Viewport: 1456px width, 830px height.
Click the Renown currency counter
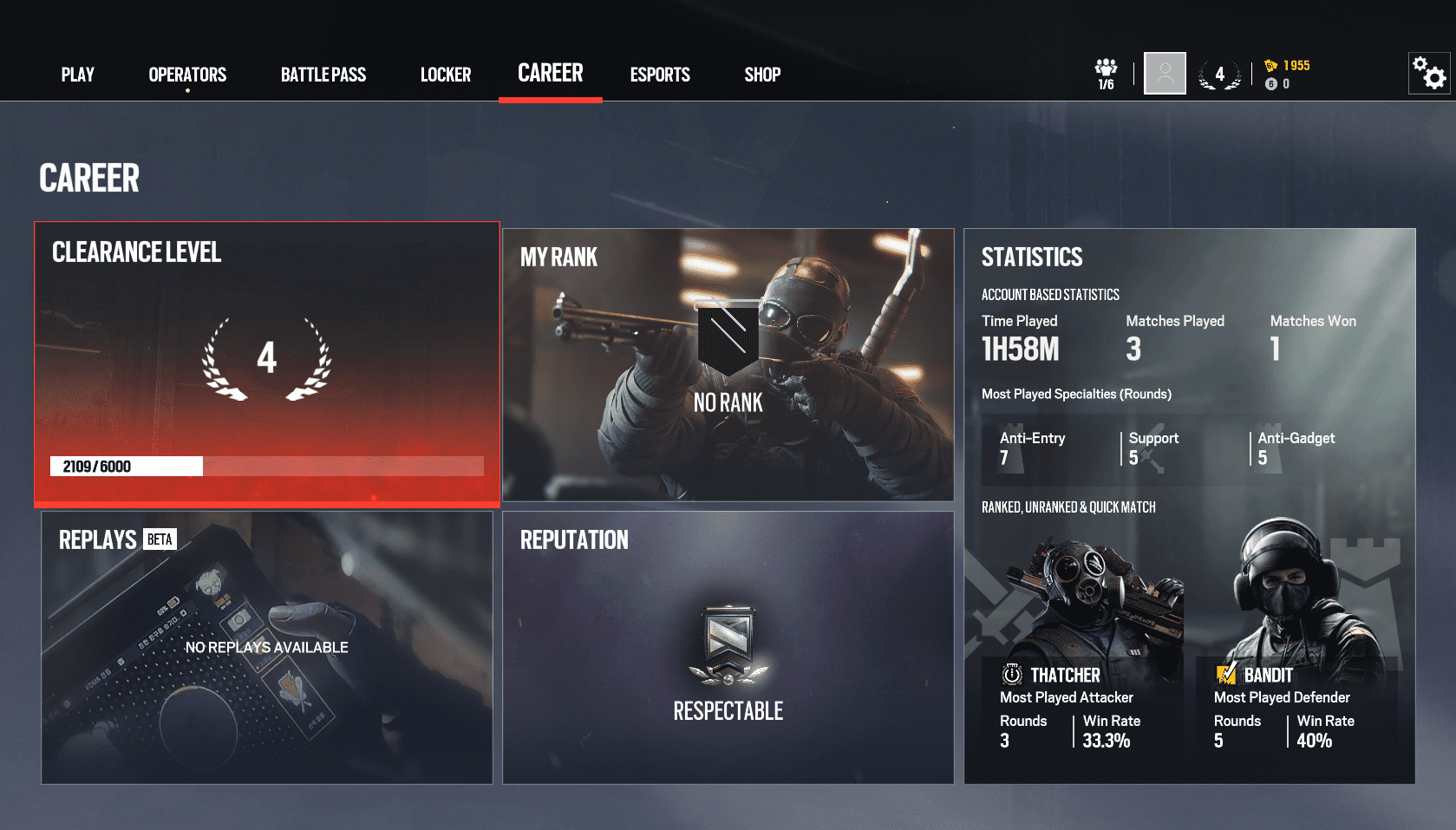(1288, 66)
